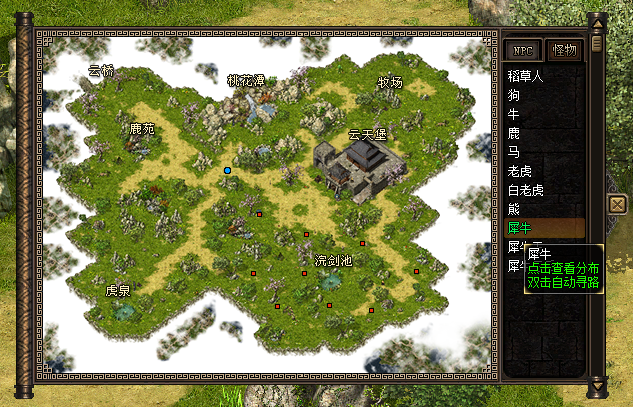The width and height of the screenshot is (633, 407).
Task: Switch to the NPC tab
Action: click(522, 49)
